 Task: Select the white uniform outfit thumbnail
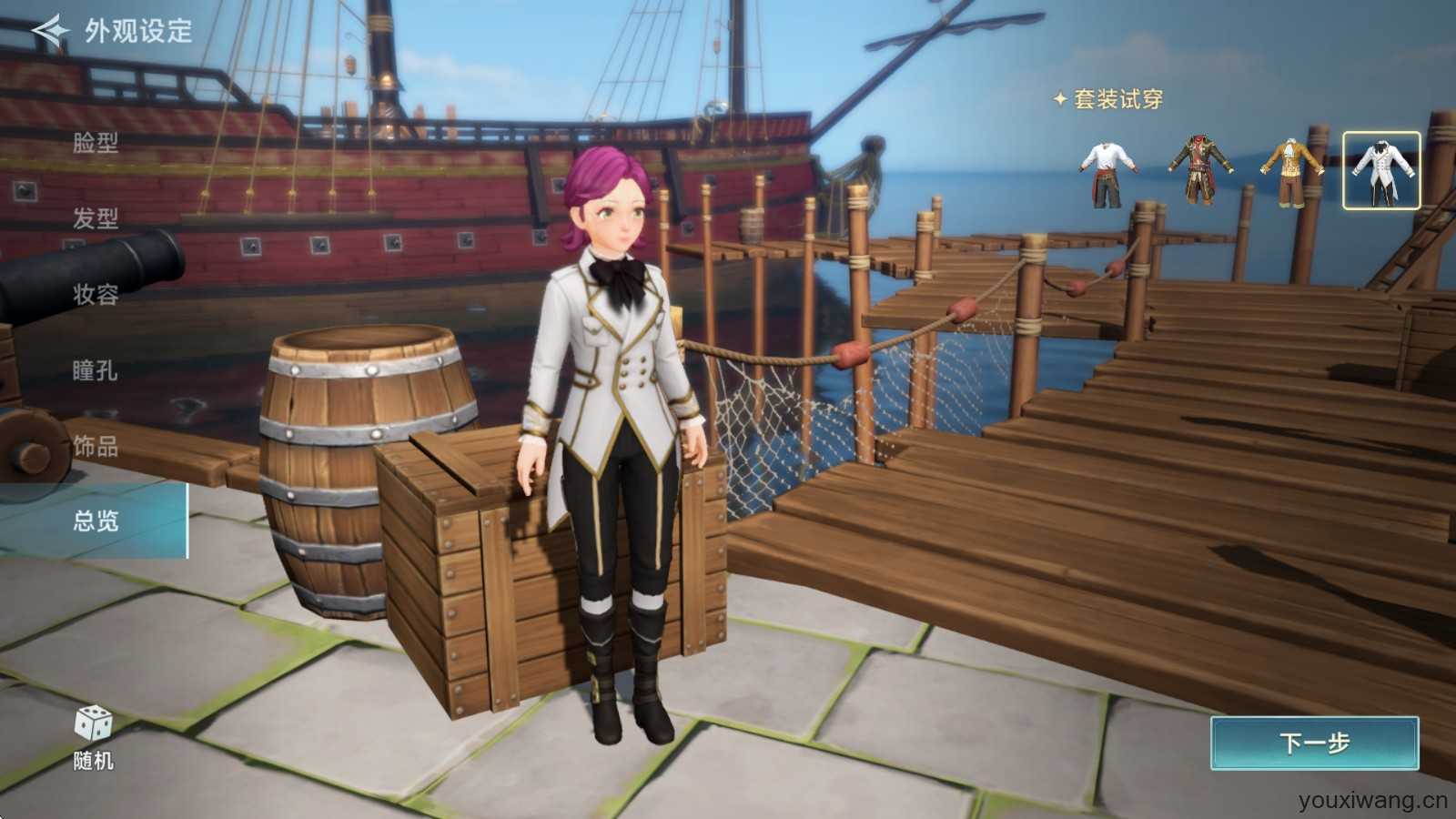click(x=1380, y=171)
